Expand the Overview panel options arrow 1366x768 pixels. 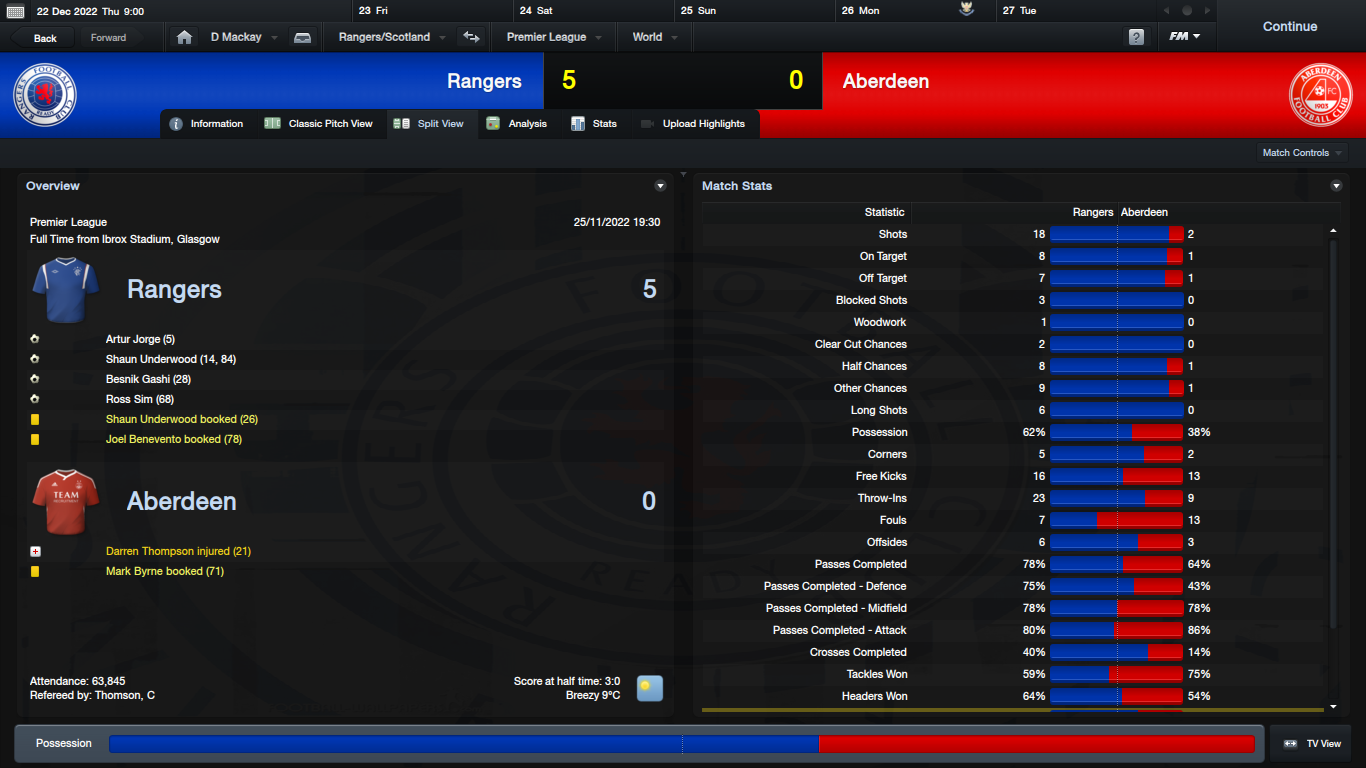click(660, 186)
